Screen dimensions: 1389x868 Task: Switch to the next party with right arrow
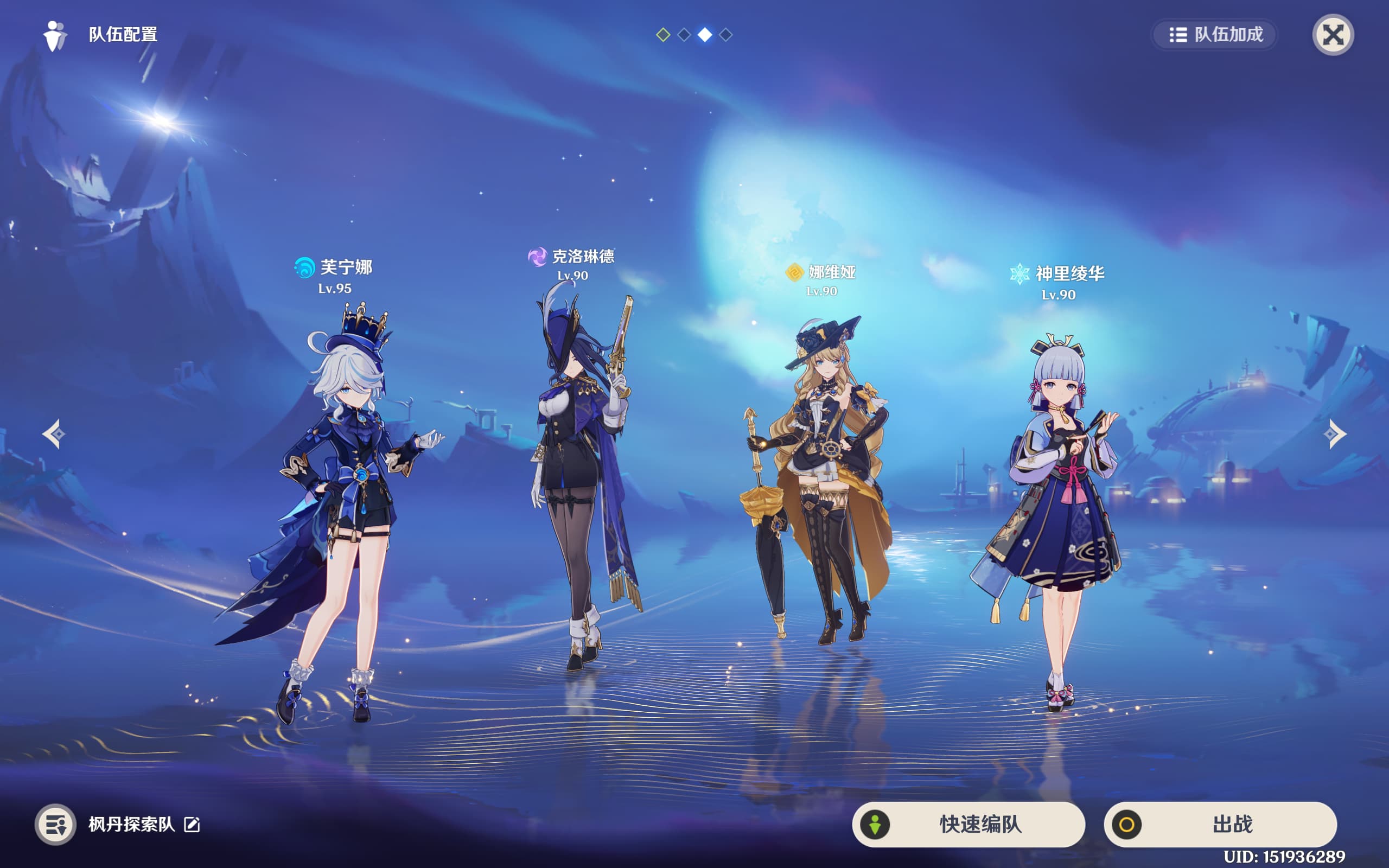(1335, 434)
